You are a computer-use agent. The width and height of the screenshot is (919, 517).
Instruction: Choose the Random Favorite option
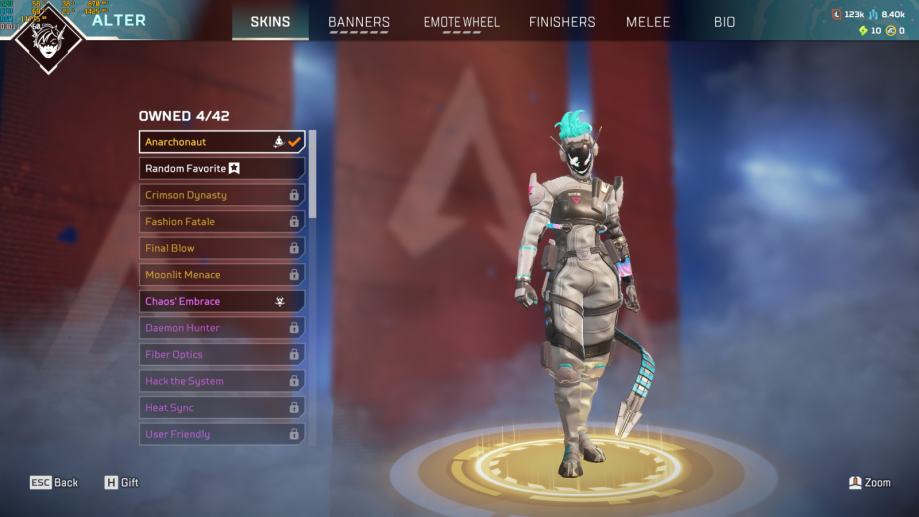(222, 169)
